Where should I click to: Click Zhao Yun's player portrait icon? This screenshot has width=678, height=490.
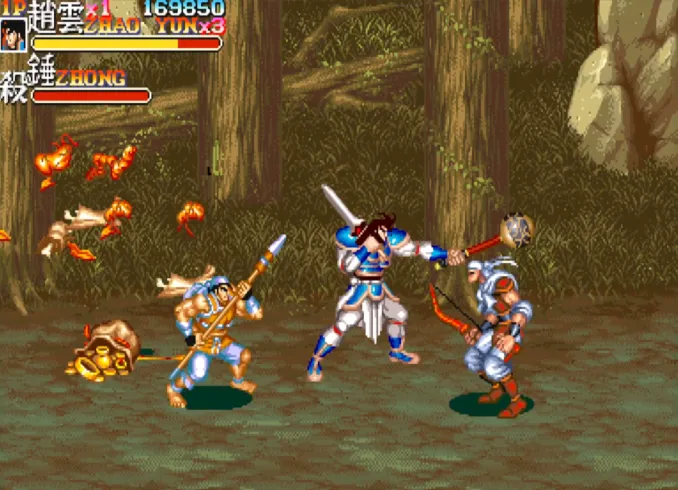[14, 34]
